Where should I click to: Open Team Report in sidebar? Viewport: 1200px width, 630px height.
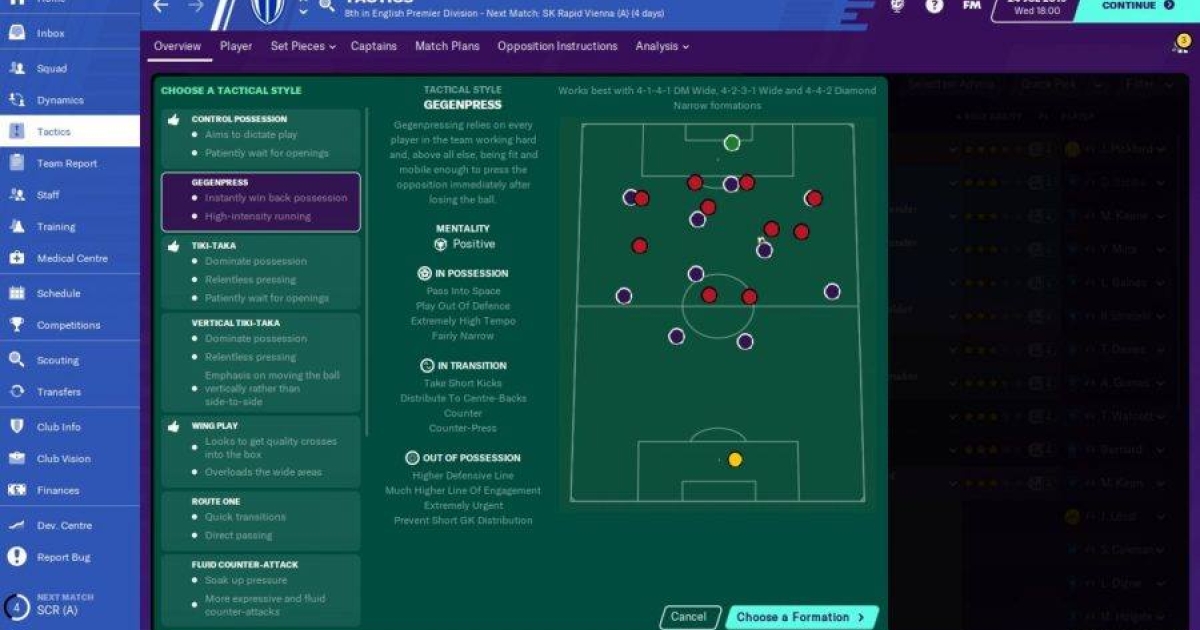click(66, 164)
